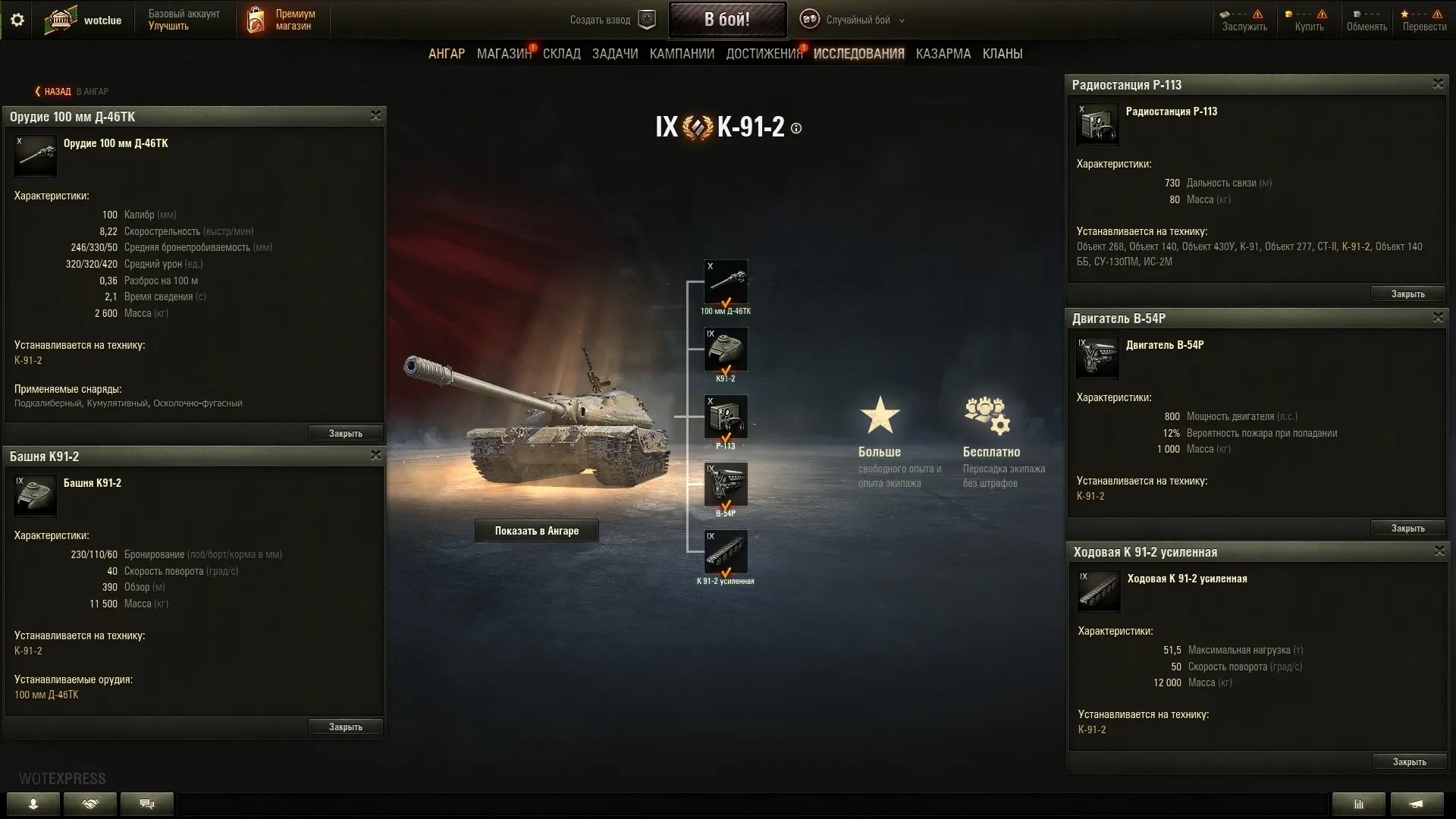
Task: Show the tank with Показать в Ангаре
Action: [x=536, y=531]
